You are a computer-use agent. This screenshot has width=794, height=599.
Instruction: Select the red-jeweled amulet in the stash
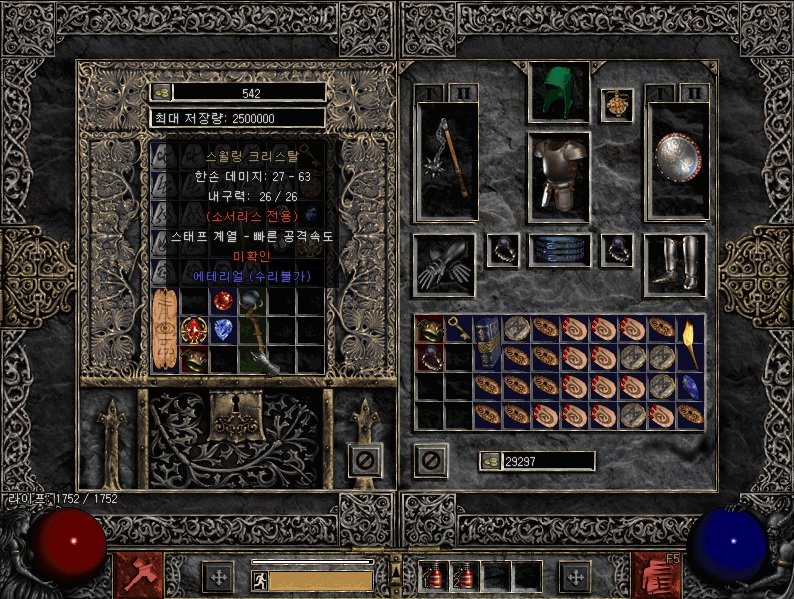193,329
